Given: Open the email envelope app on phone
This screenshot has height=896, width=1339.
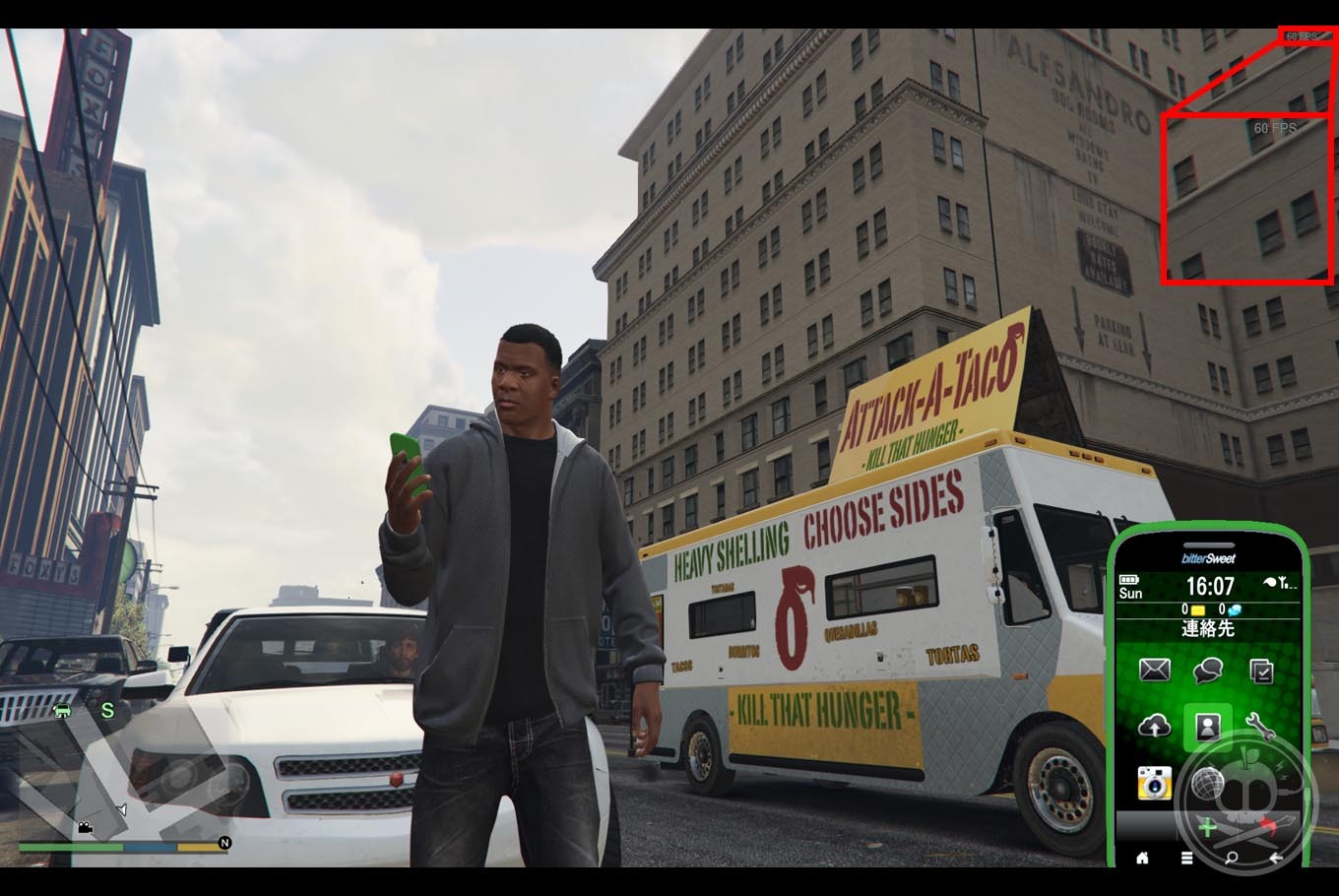Looking at the screenshot, I should pyautogui.click(x=1154, y=671).
